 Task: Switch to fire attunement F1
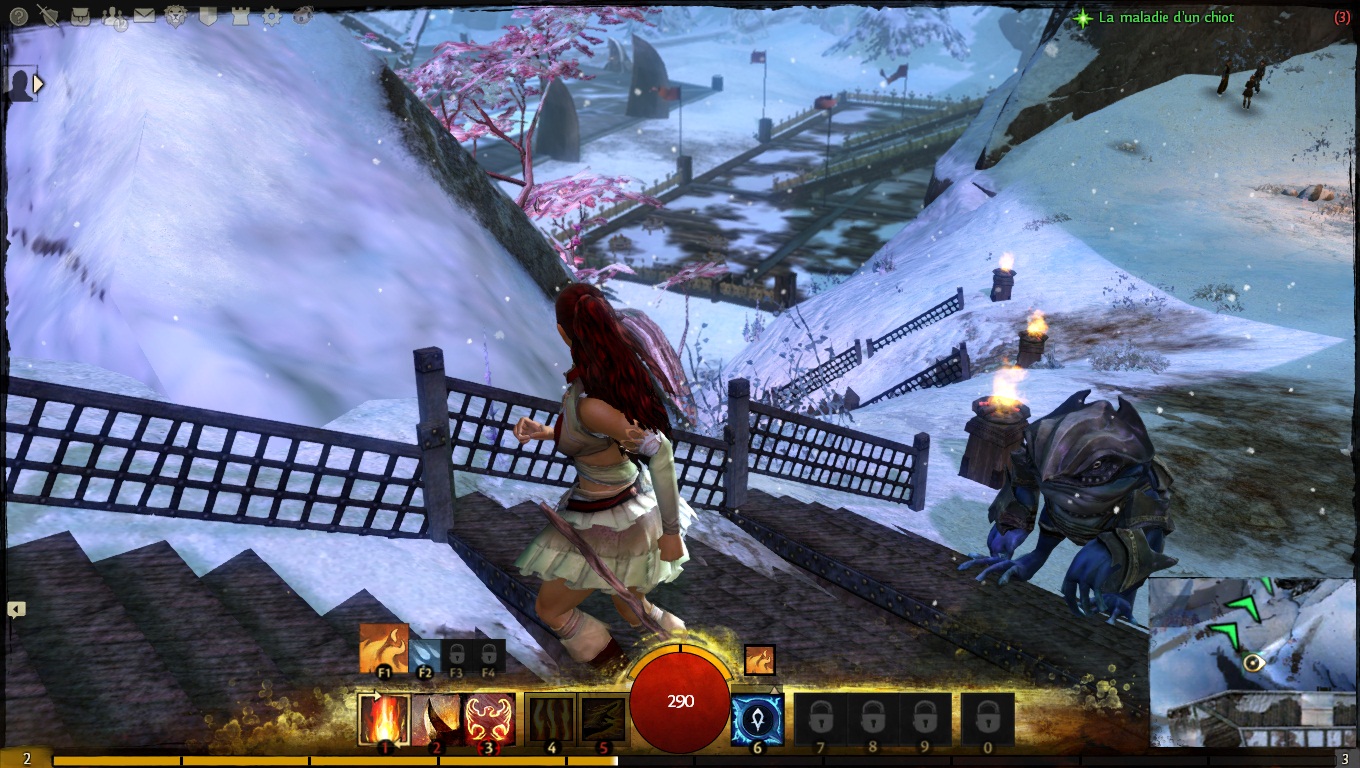coord(384,649)
